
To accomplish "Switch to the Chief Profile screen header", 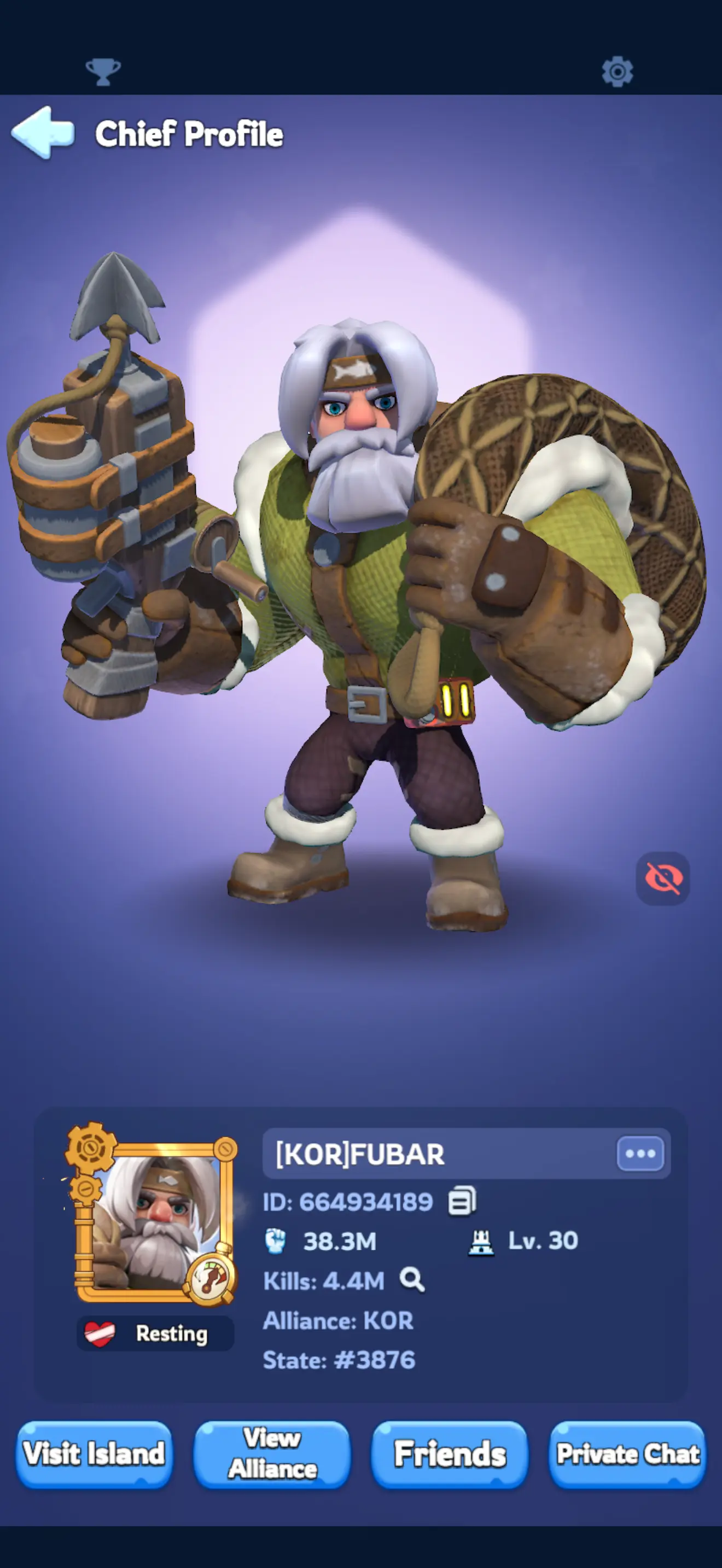I will click(189, 134).
